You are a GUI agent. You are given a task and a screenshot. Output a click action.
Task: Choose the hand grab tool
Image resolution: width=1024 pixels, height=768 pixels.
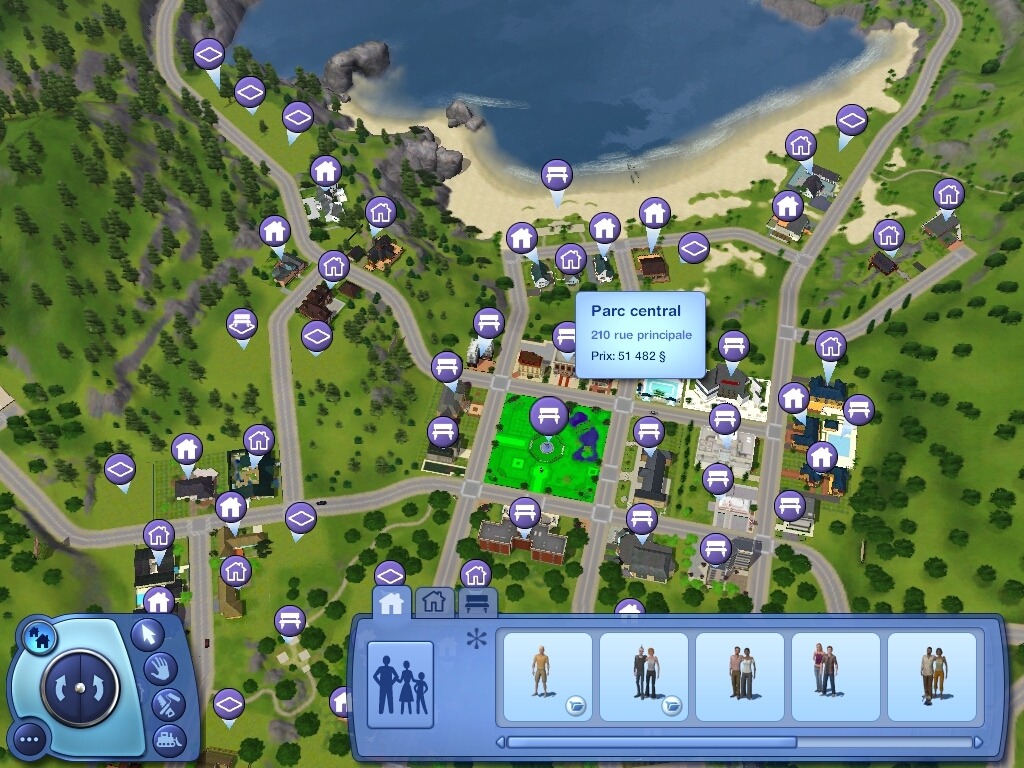[x=159, y=668]
